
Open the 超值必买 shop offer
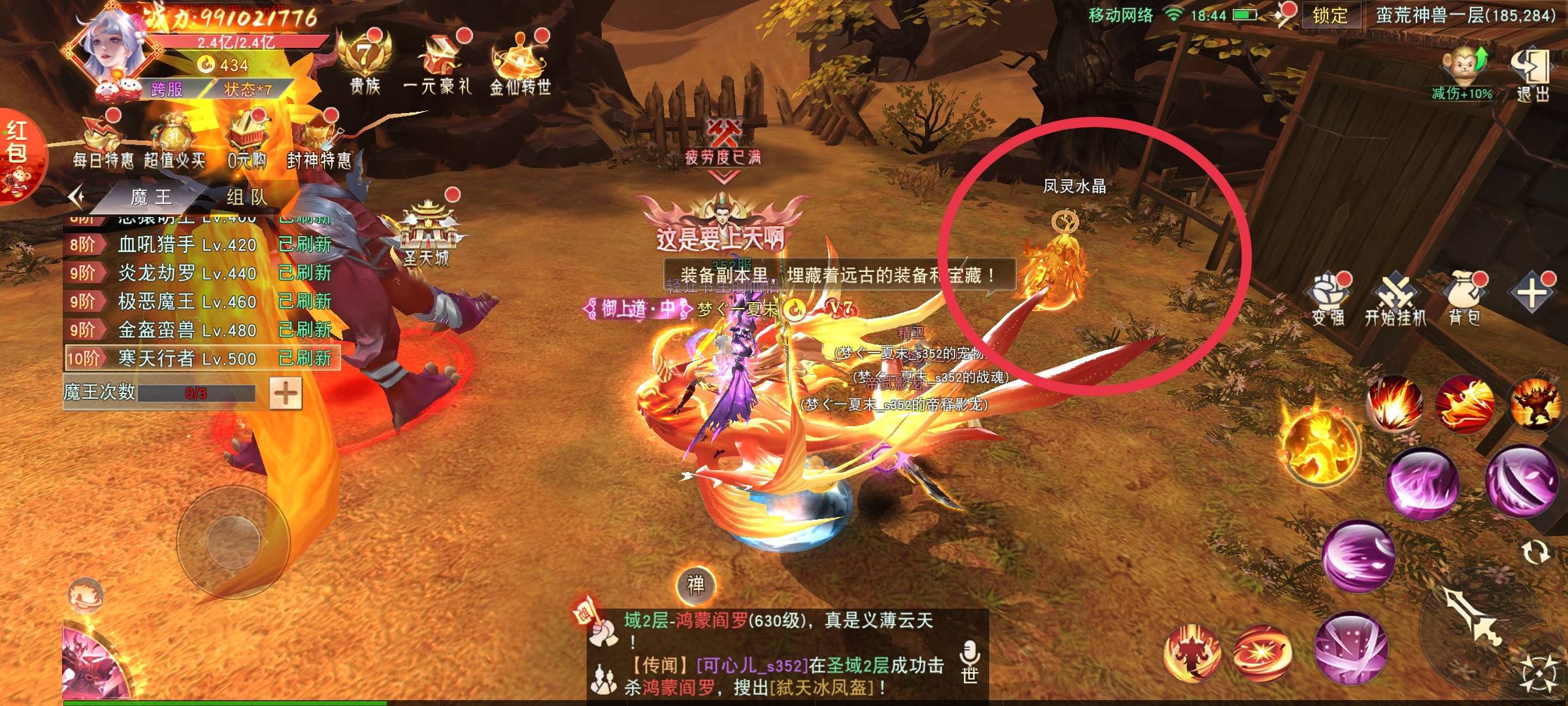click(174, 142)
